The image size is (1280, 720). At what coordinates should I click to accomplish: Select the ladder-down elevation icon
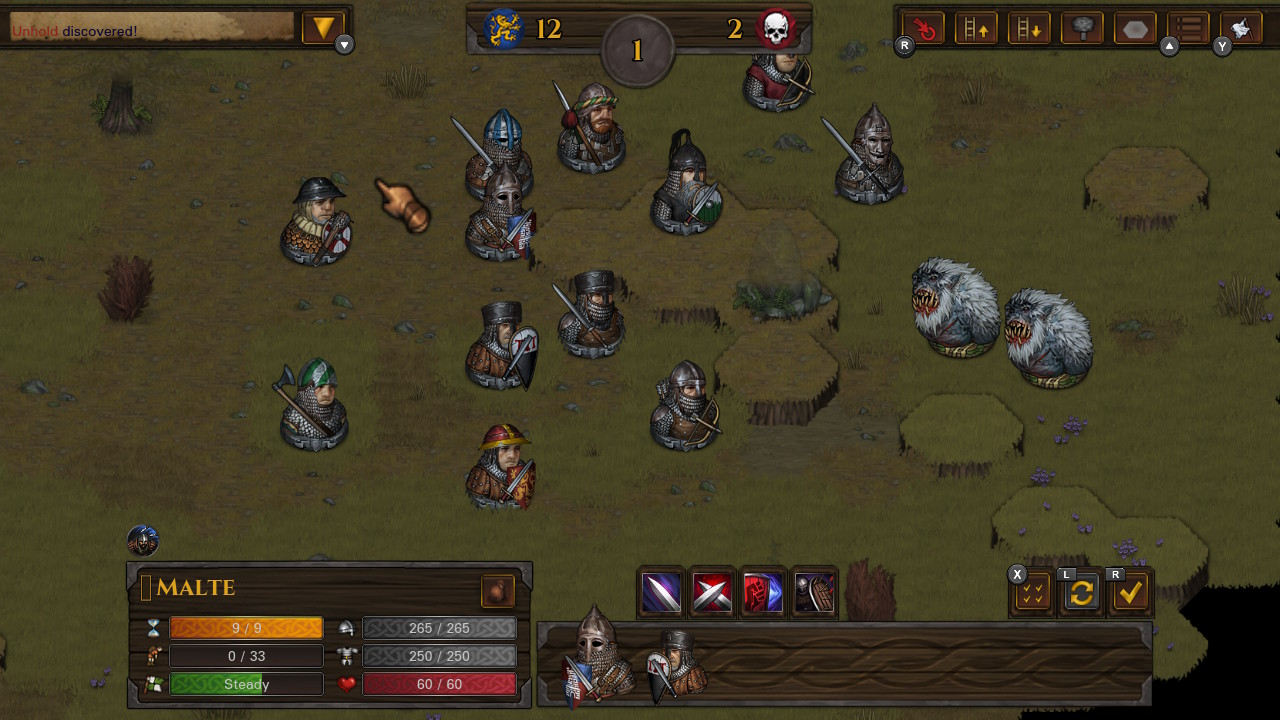[x=1031, y=27]
